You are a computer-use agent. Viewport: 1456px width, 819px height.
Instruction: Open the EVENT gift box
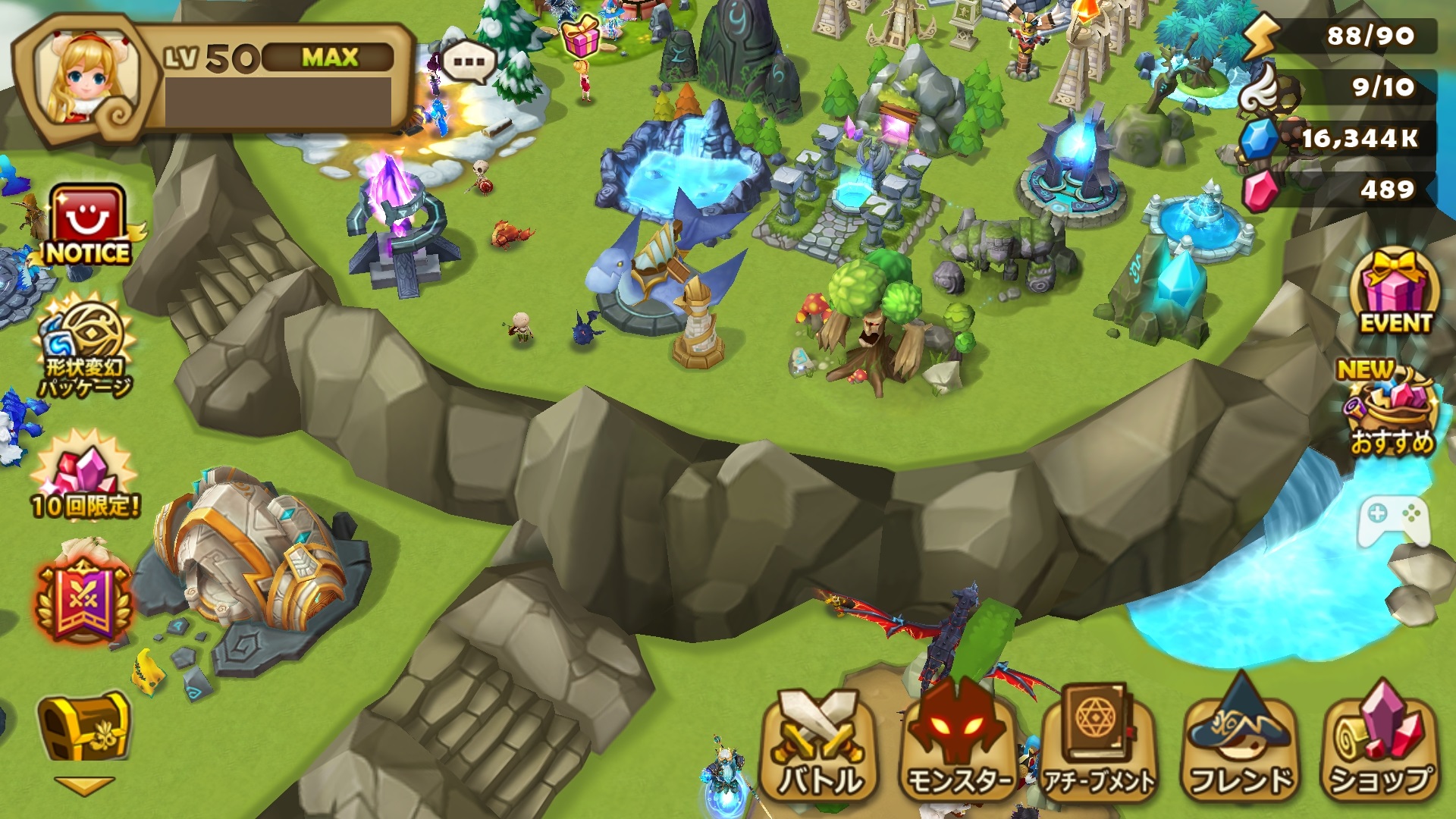coord(1395,292)
